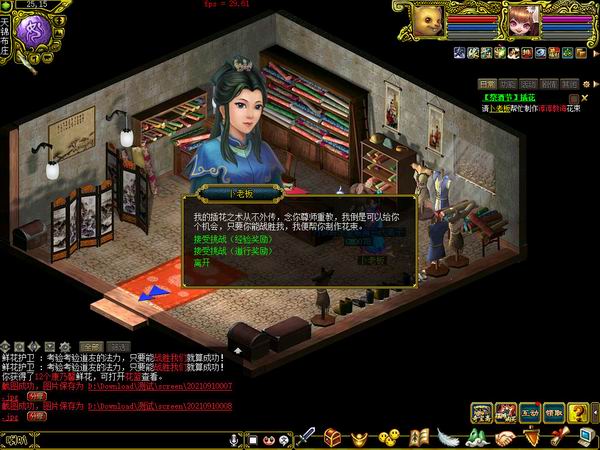Open the treasure chest bag icon

coord(333,438)
